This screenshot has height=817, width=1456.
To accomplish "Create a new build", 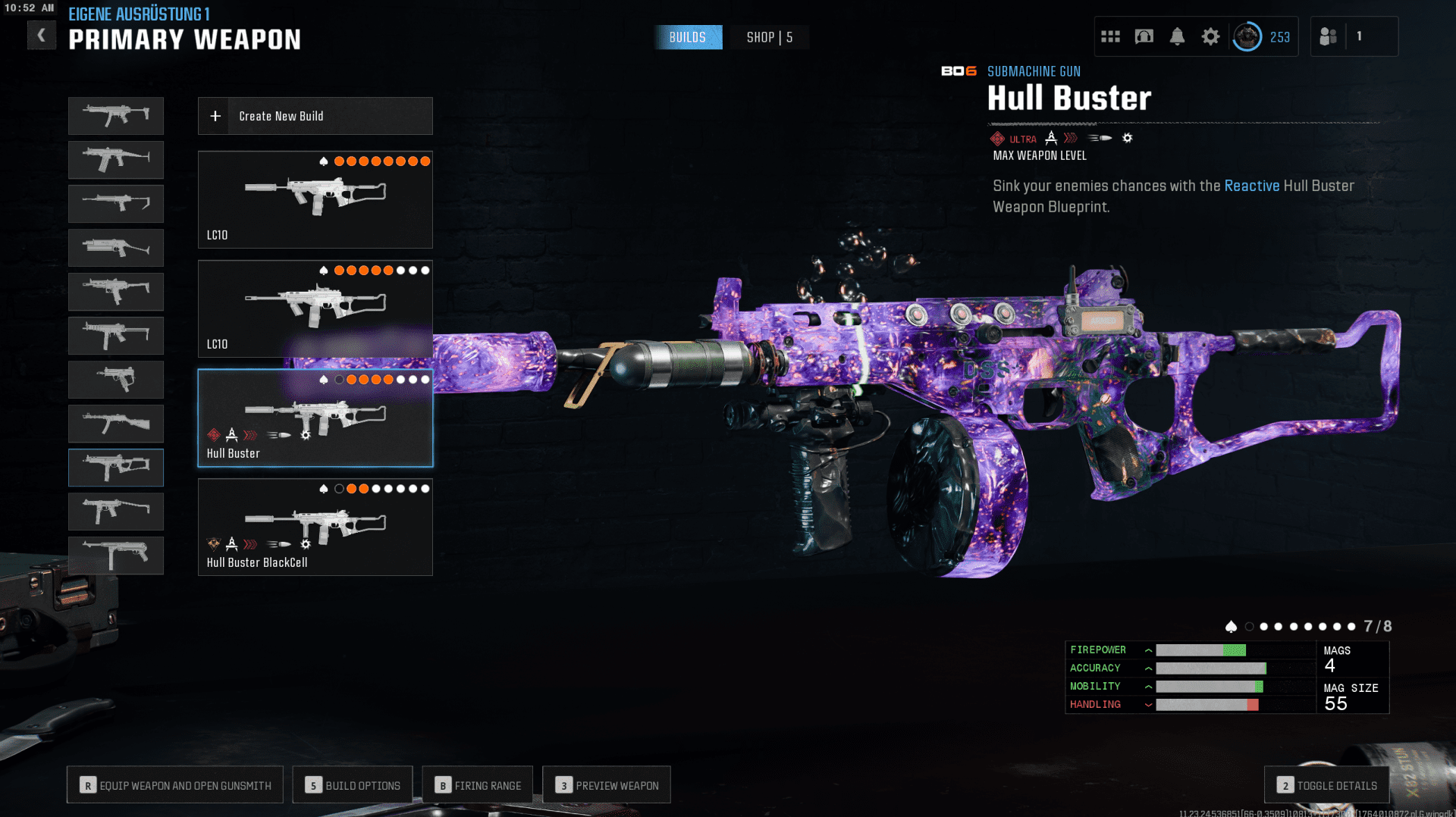I will click(x=315, y=116).
